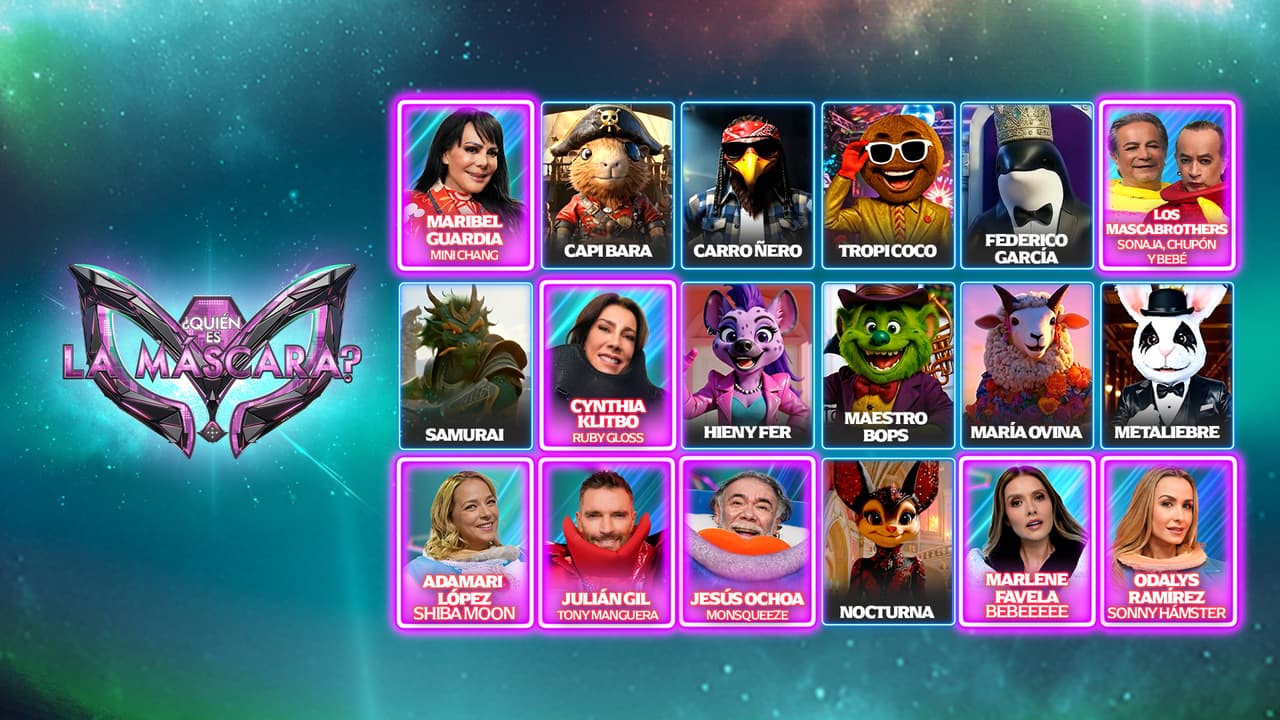Pick the Adamari López Shiba Moon card
This screenshot has width=1280, height=720.
[466, 542]
